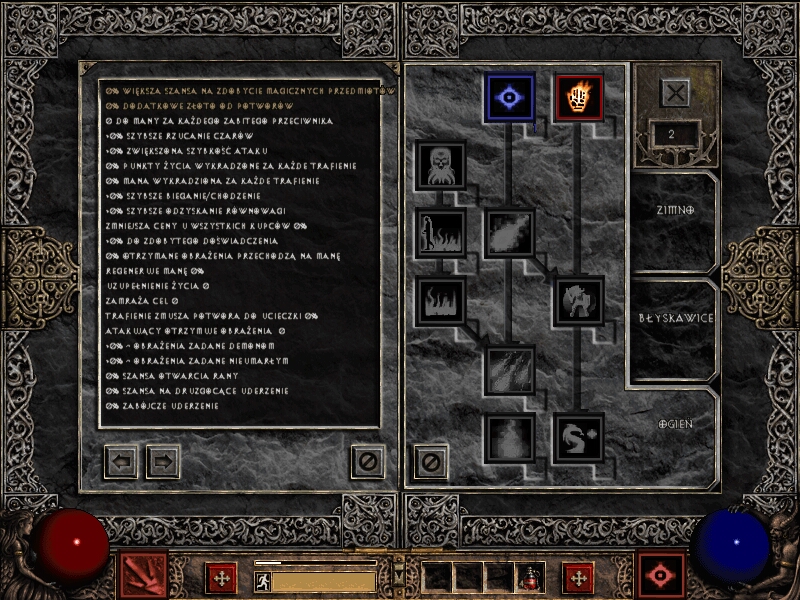Choose the Warmth flaming hand skill

580,97
